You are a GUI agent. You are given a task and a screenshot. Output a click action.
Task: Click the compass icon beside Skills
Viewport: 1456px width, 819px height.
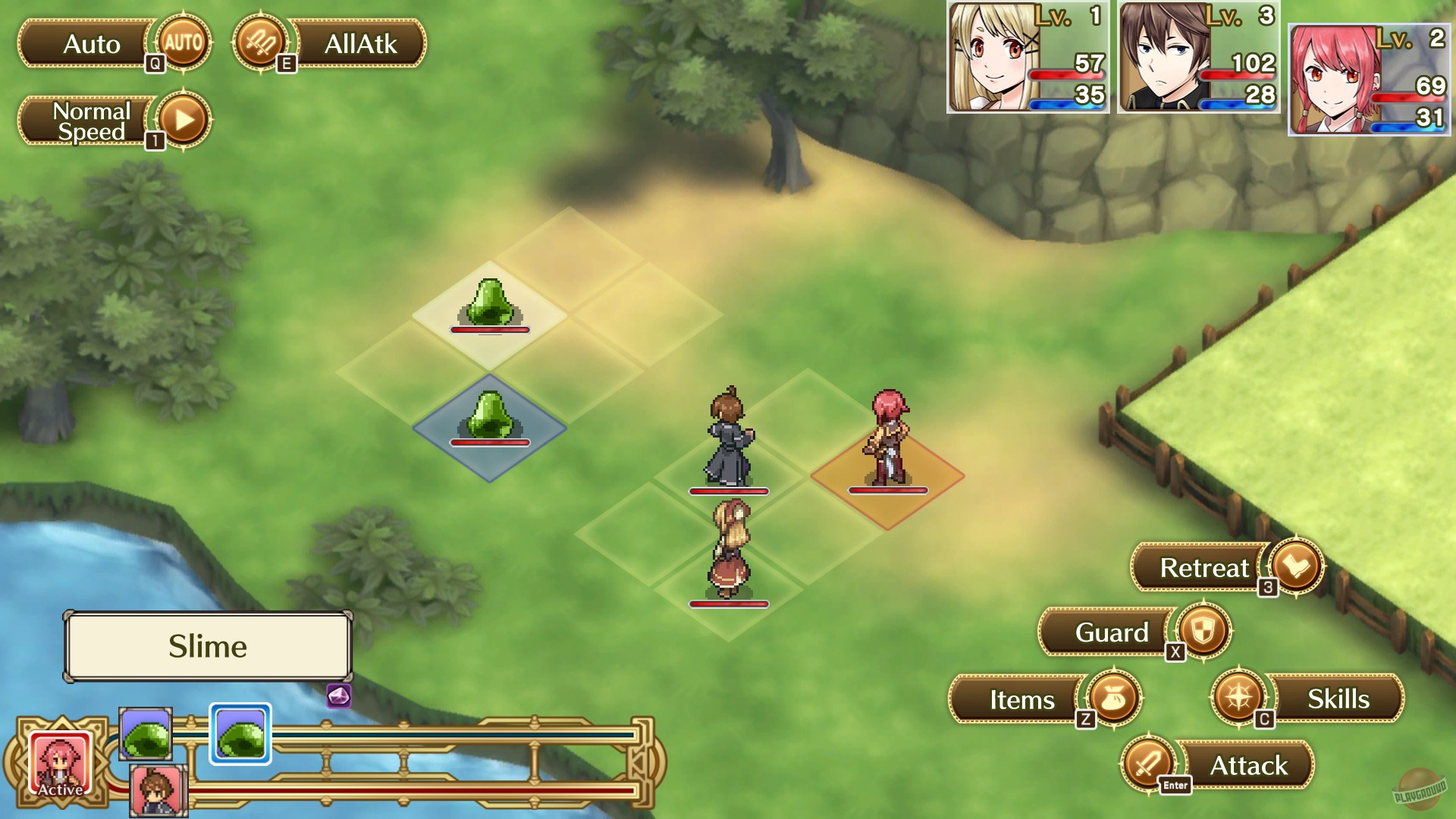tap(1240, 698)
